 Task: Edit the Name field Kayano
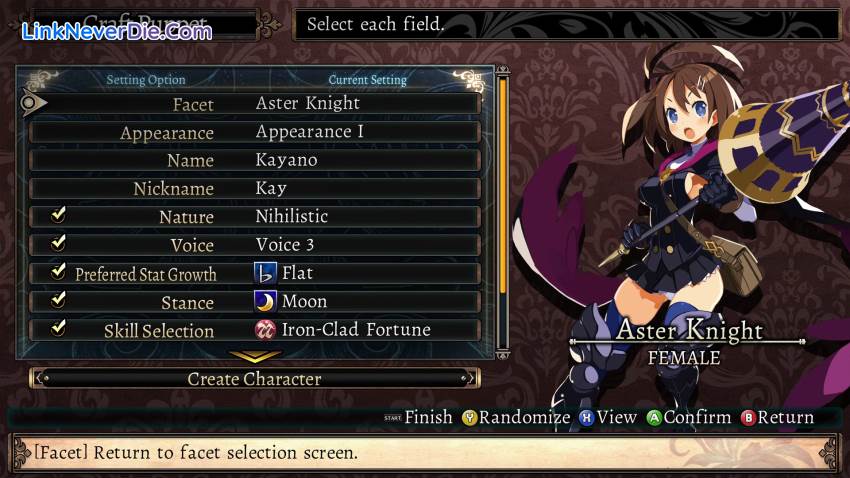click(x=255, y=160)
